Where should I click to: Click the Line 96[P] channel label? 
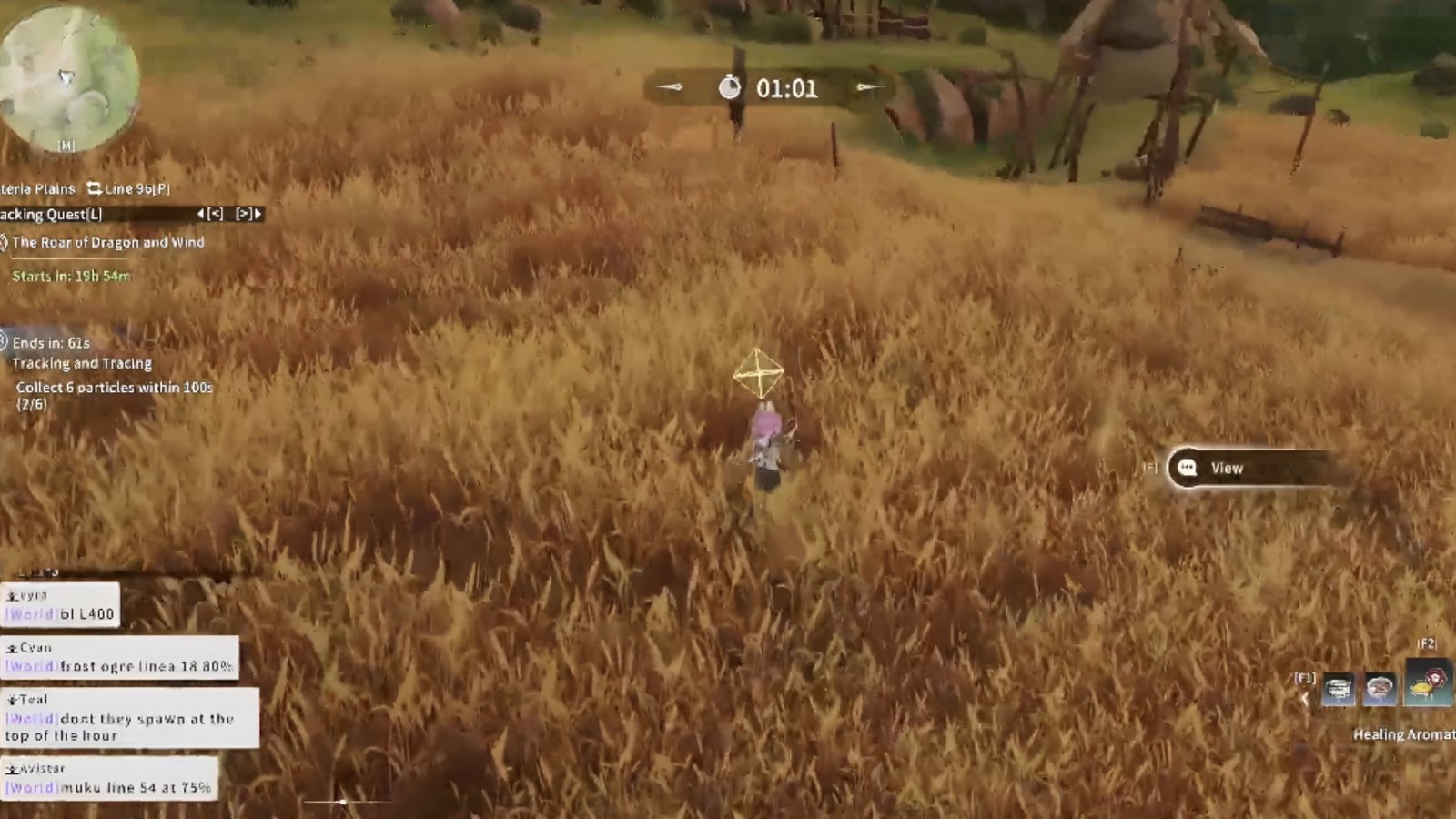(136, 188)
